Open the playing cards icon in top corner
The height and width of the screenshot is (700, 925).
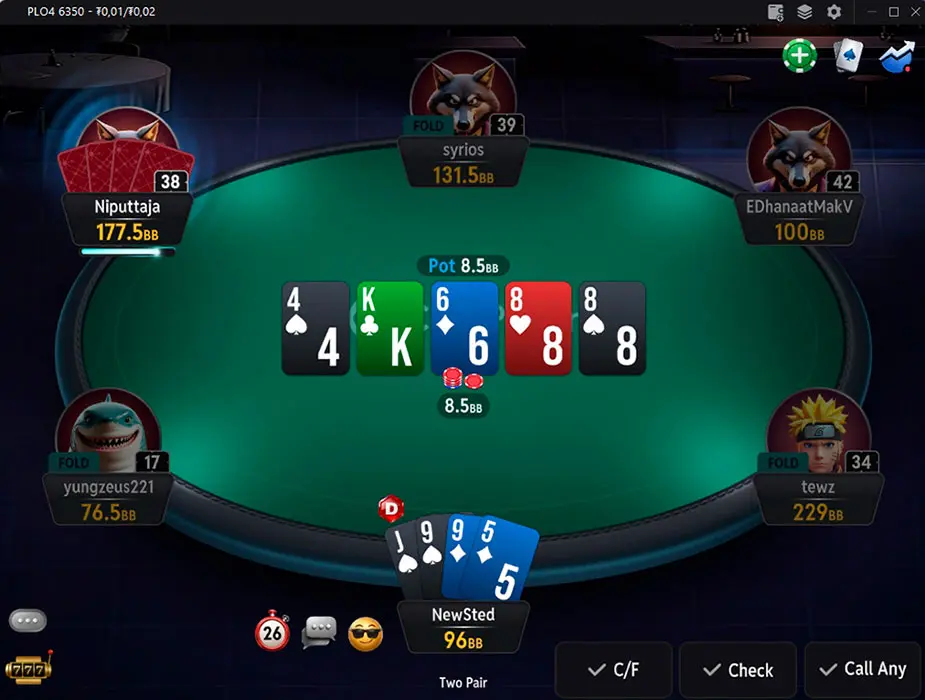(848, 56)
